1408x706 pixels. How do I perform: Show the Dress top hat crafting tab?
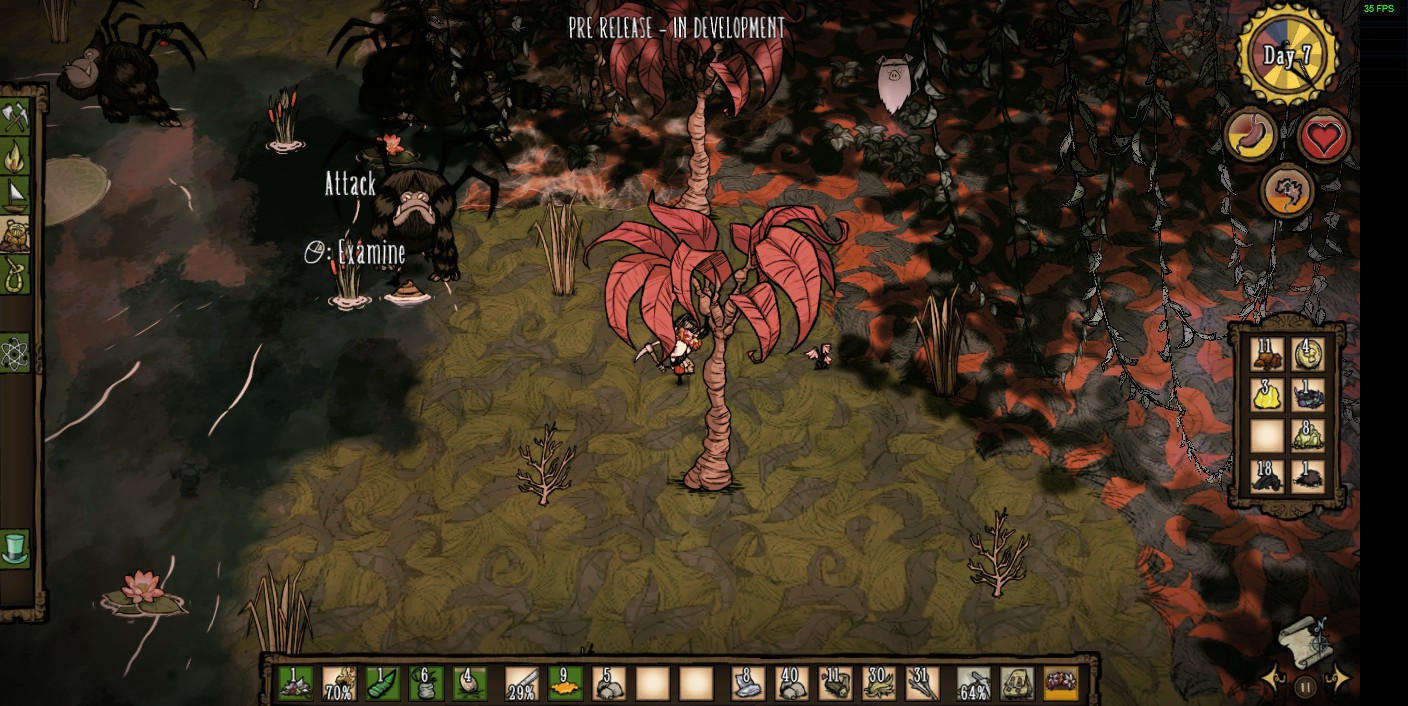(x=14, y=548)
